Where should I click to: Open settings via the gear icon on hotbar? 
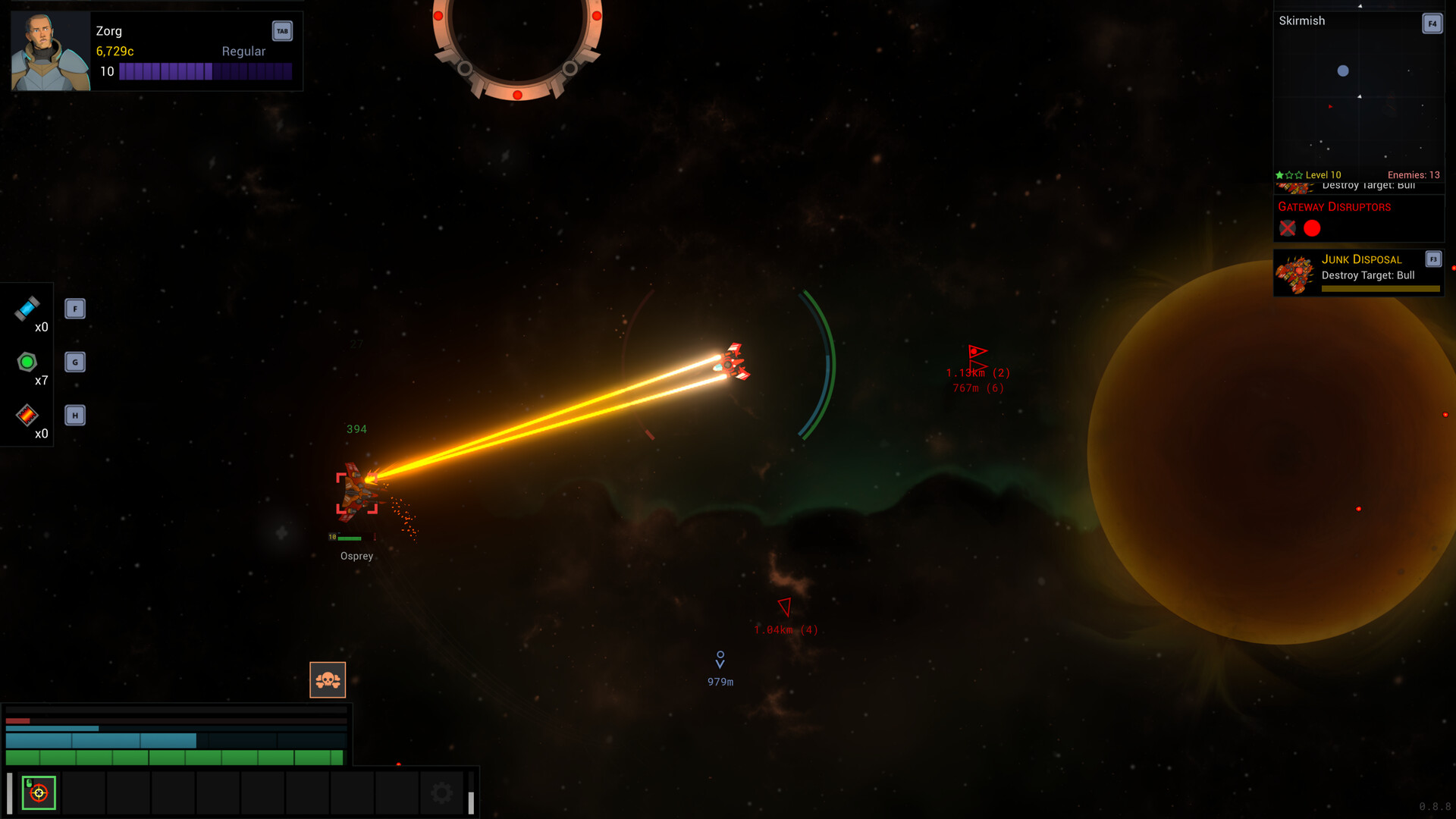pos(441,791)
